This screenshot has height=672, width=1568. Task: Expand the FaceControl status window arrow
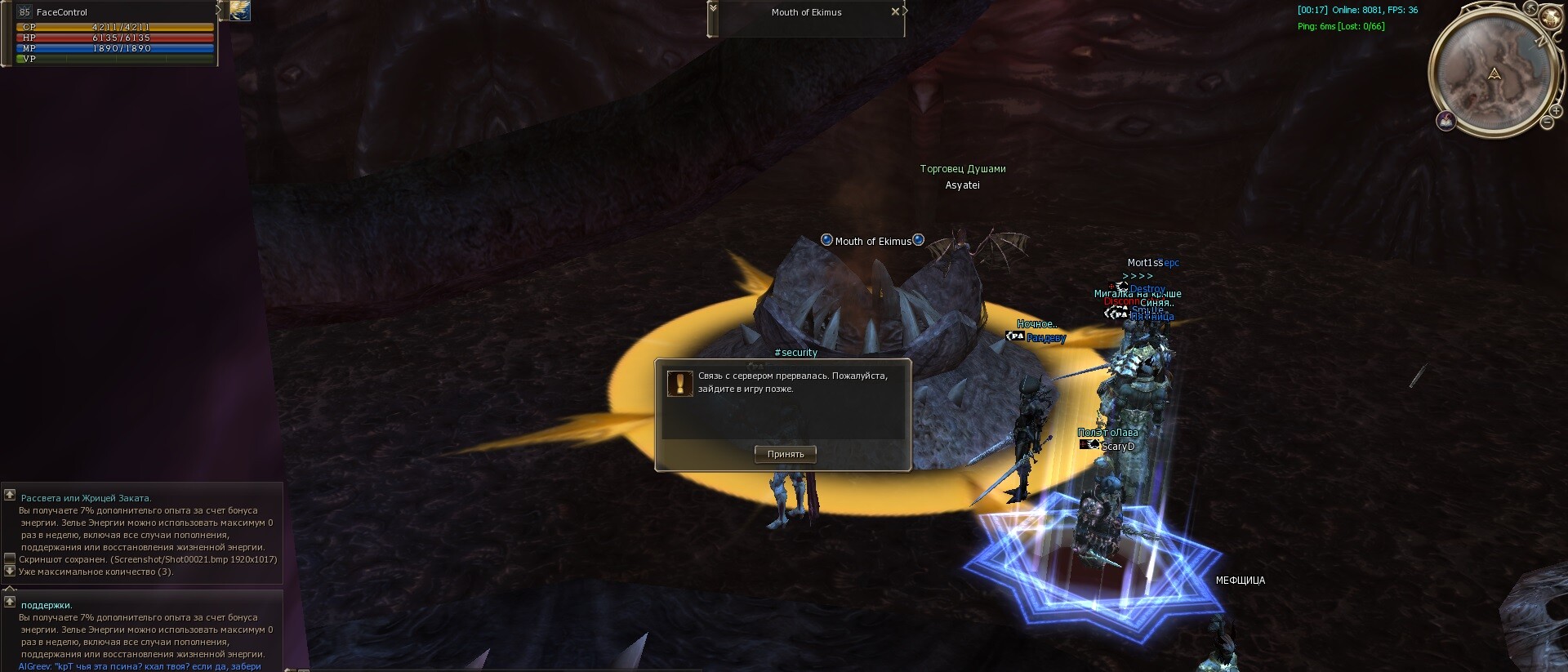click(218, 10)
